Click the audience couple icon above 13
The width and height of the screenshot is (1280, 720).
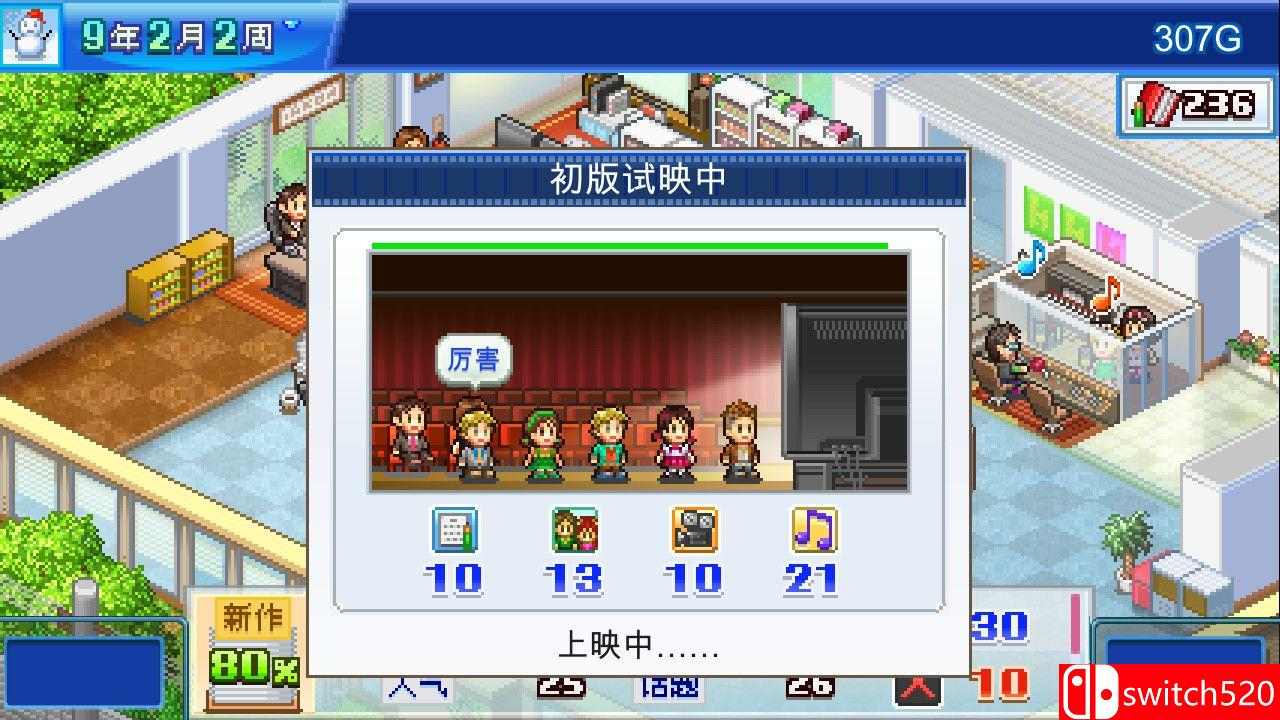click(x=575, y=533)
